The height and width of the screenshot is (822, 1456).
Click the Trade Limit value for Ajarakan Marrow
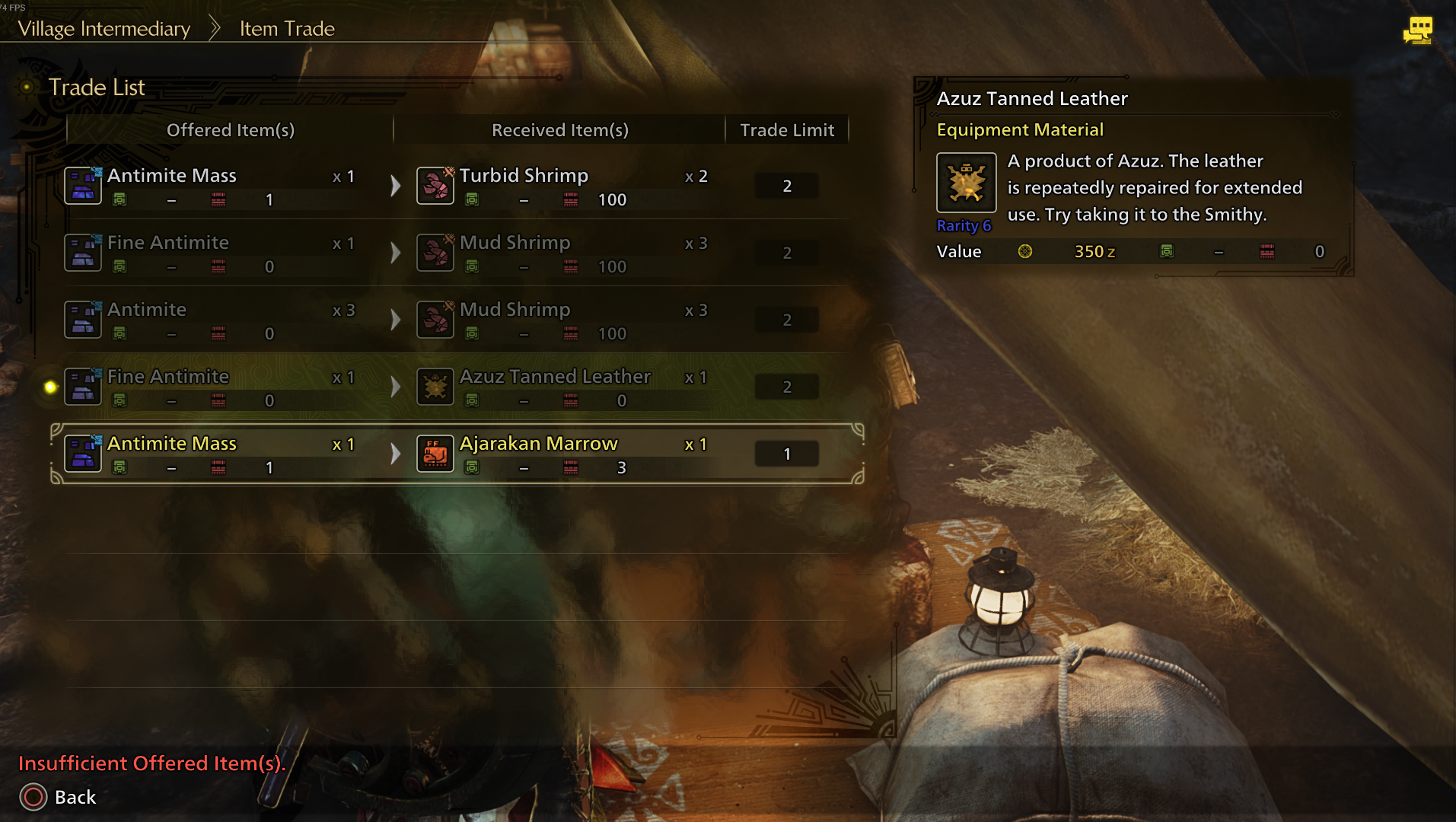pos(787,453)
